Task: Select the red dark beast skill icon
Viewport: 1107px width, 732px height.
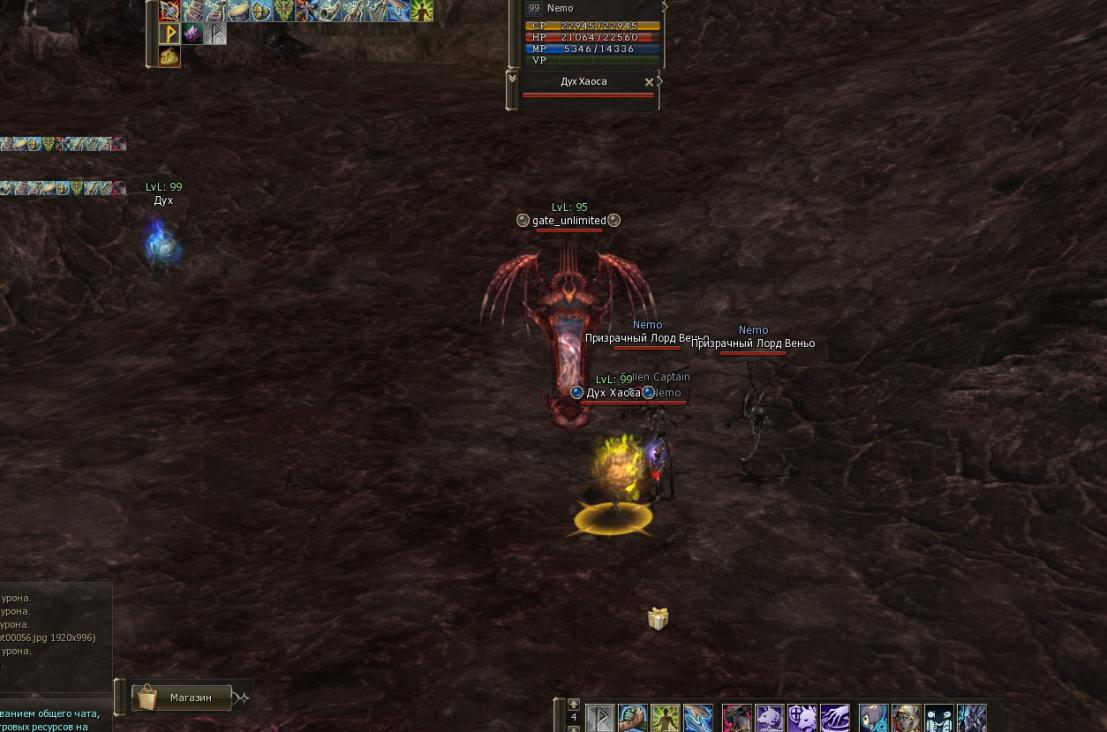Action: (x=737, y=717)
